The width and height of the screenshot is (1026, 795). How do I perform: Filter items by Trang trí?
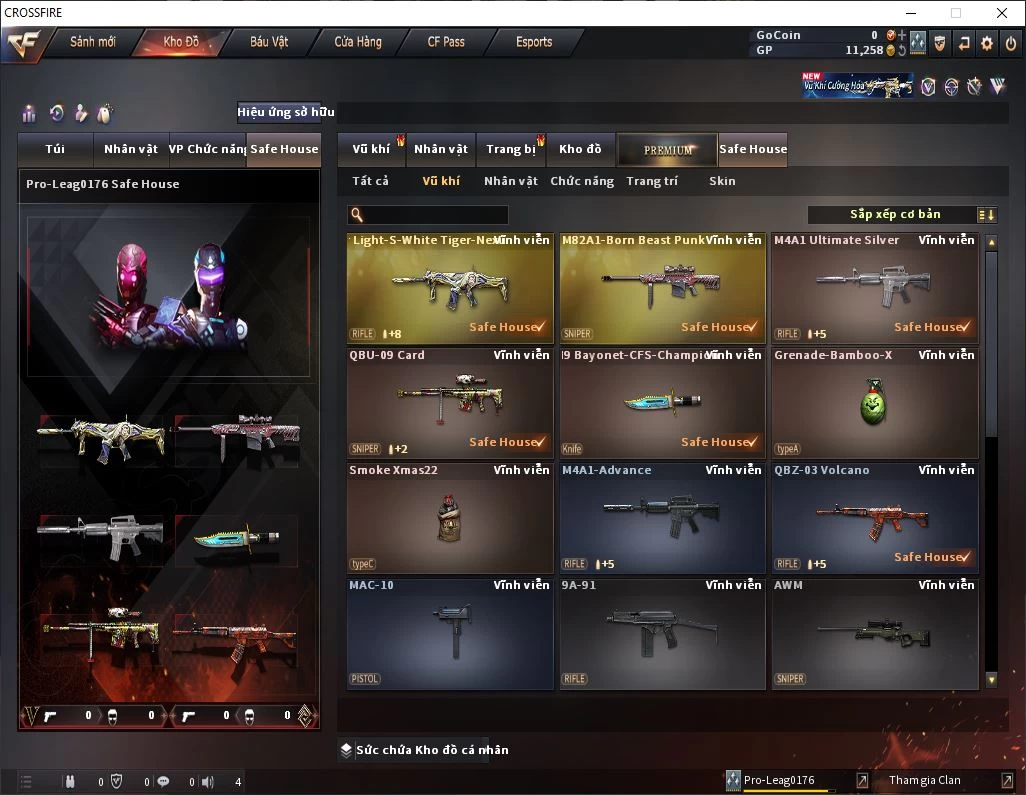coord(652,181)
